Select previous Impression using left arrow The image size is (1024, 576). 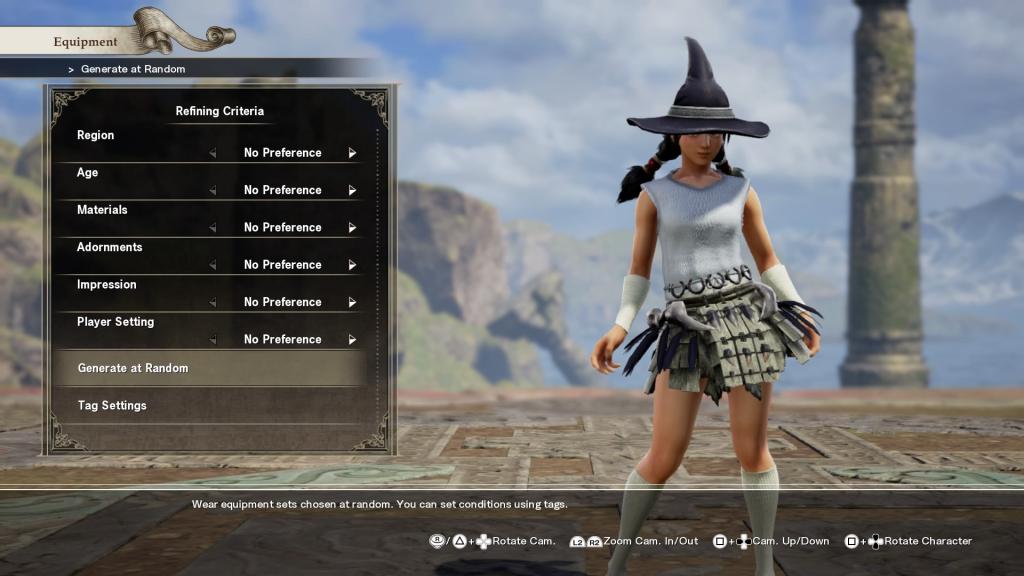(x=212, y=302)
